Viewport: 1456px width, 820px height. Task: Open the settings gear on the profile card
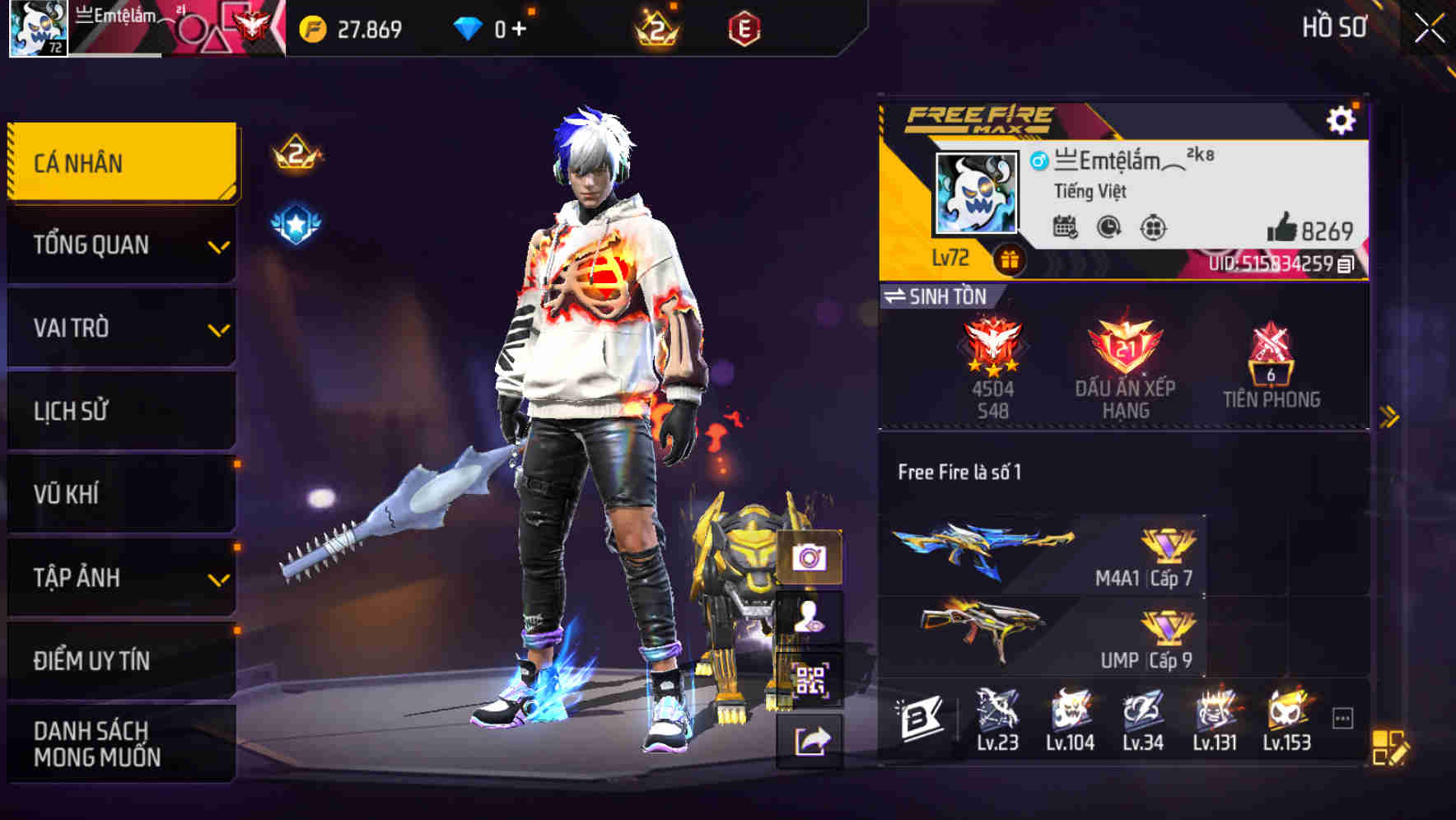click(x=1344, y=119)
